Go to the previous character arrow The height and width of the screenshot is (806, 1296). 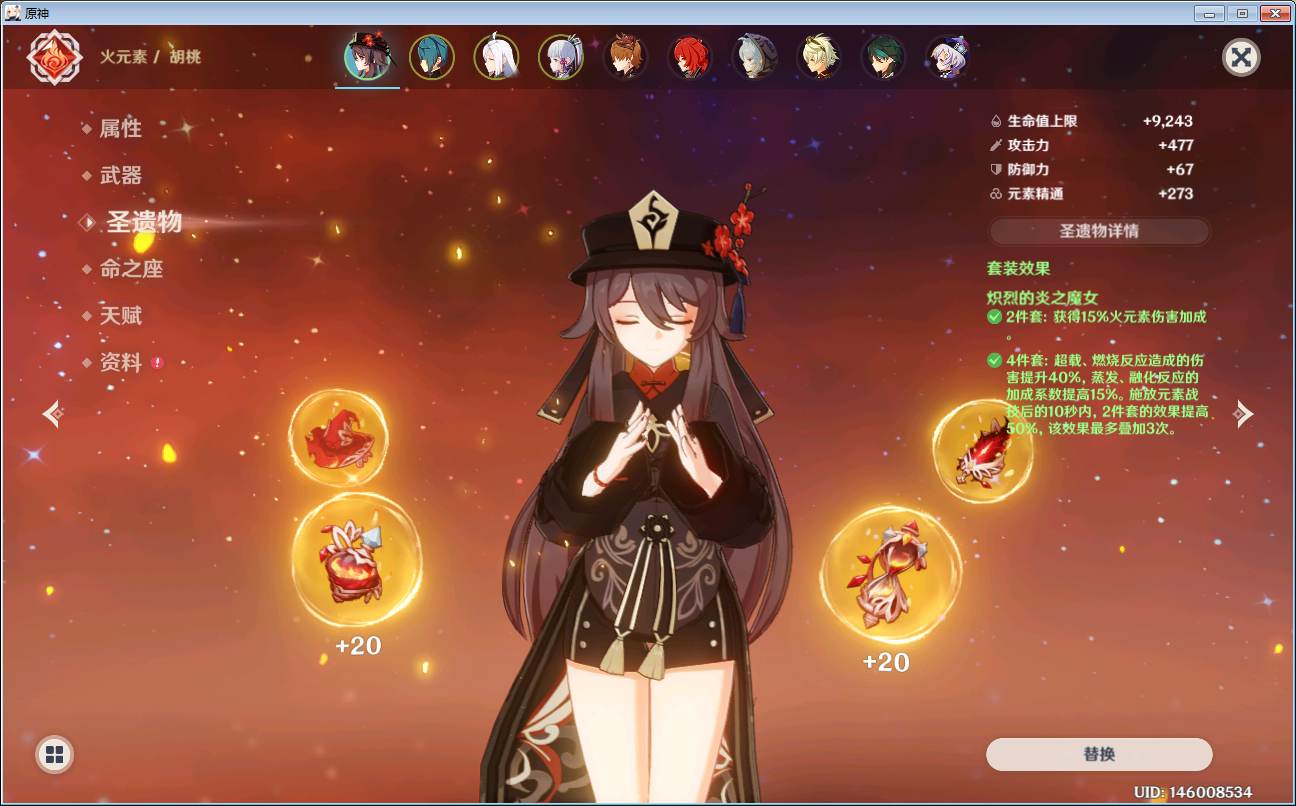point(53,412)
